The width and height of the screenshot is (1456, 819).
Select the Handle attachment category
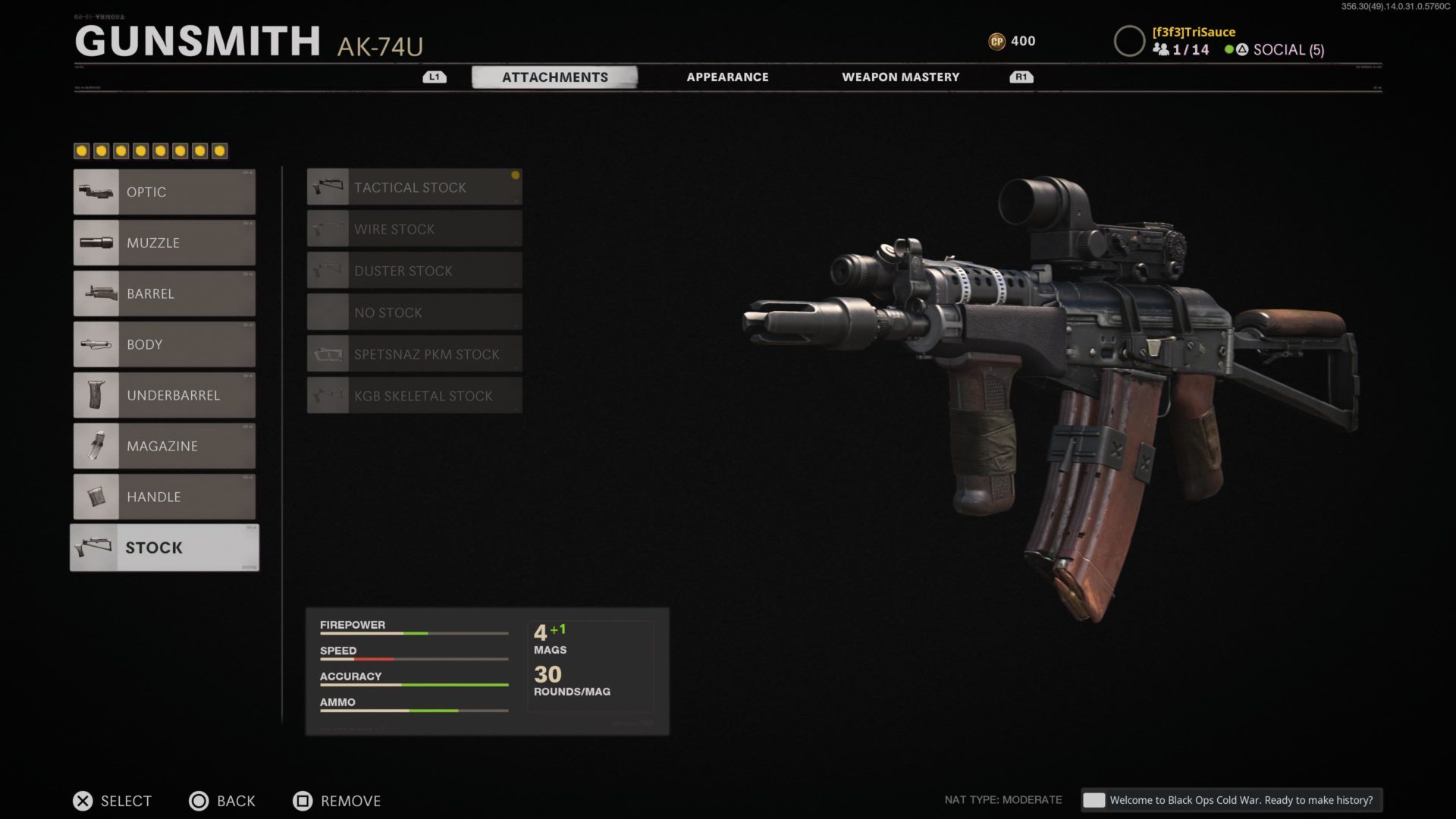[x=165, y=497]
